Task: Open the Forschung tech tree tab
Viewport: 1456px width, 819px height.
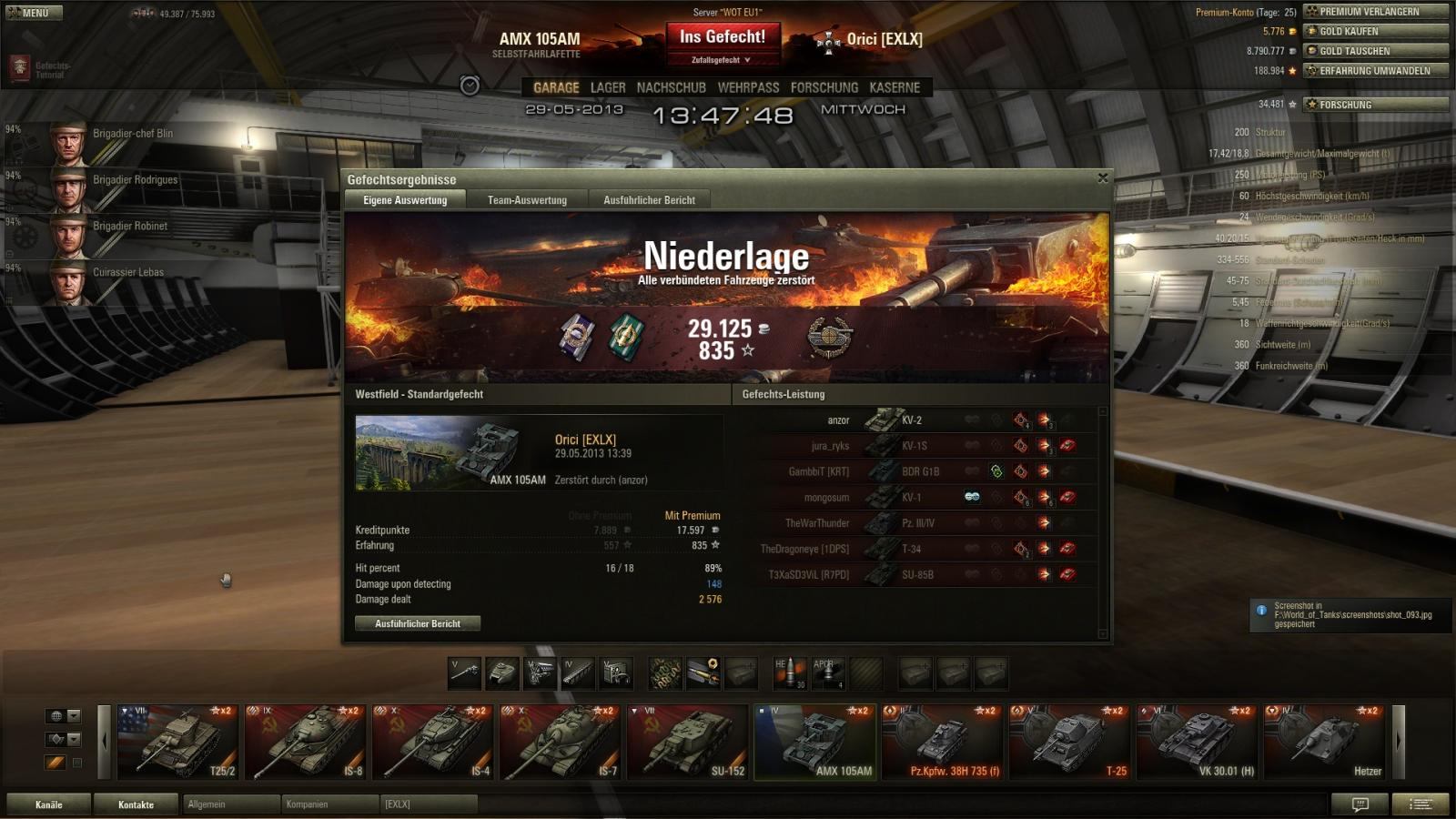Action: tap(824, 87)
